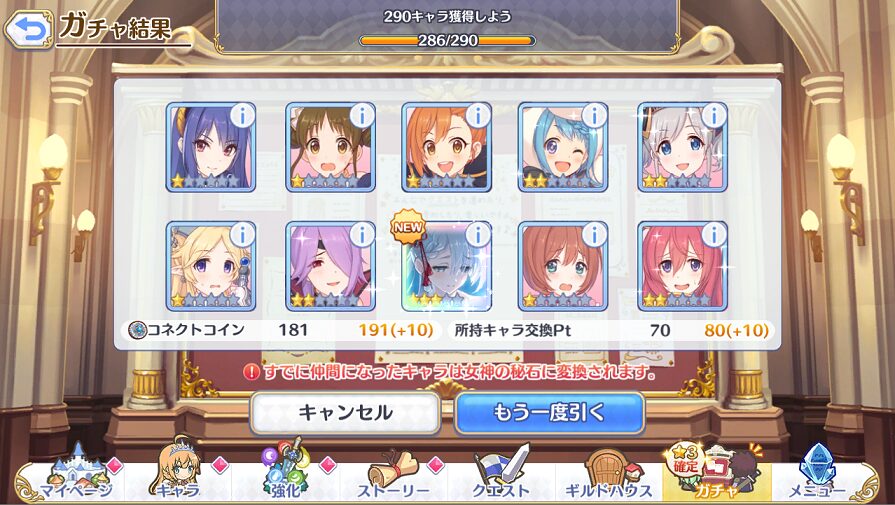Select the NEW silver-haired character card
The image size is (895, 505).
pyautogui.click(x=446, y=268)
